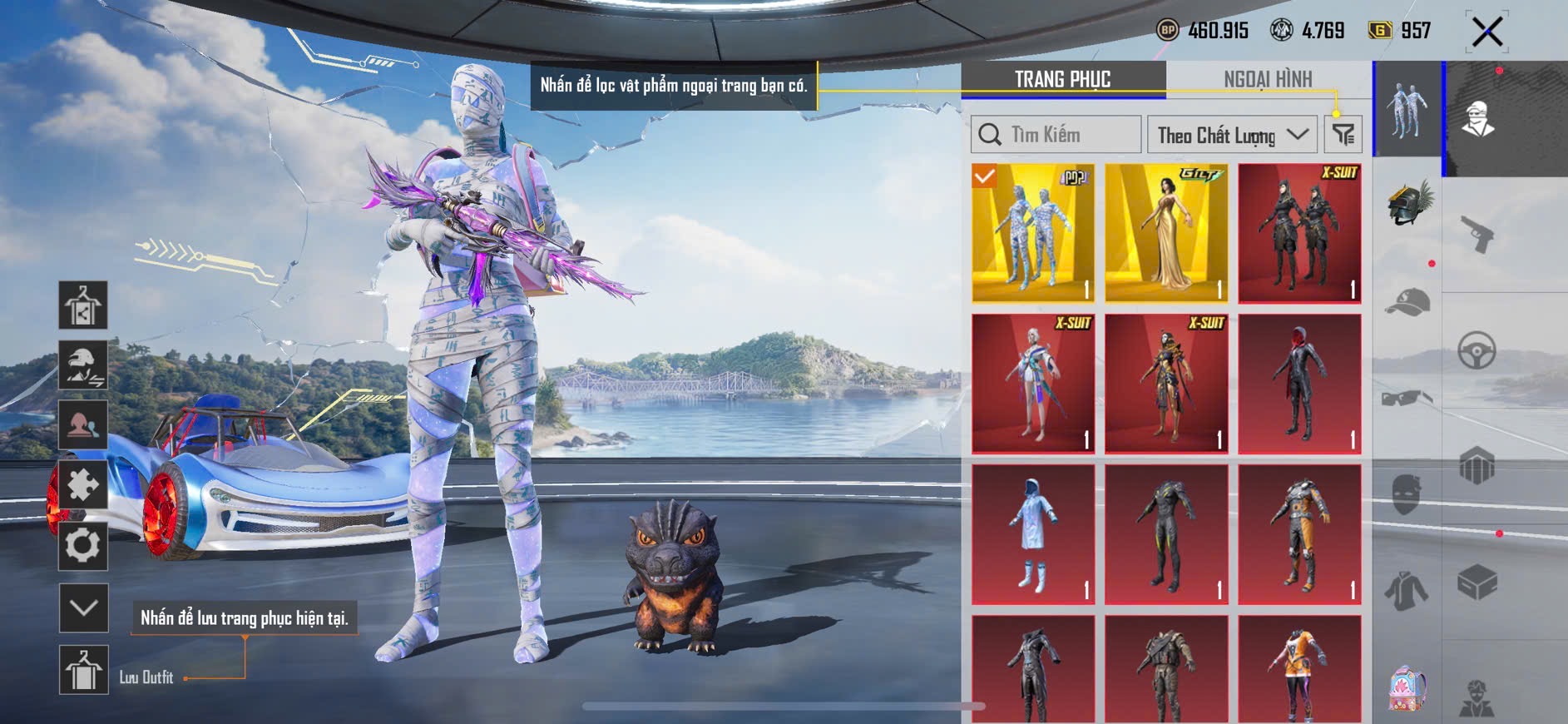This screenshot has height=724, width=1568.
Task: Open the glasses accessory category
Action: click(x=1407, y=399)
